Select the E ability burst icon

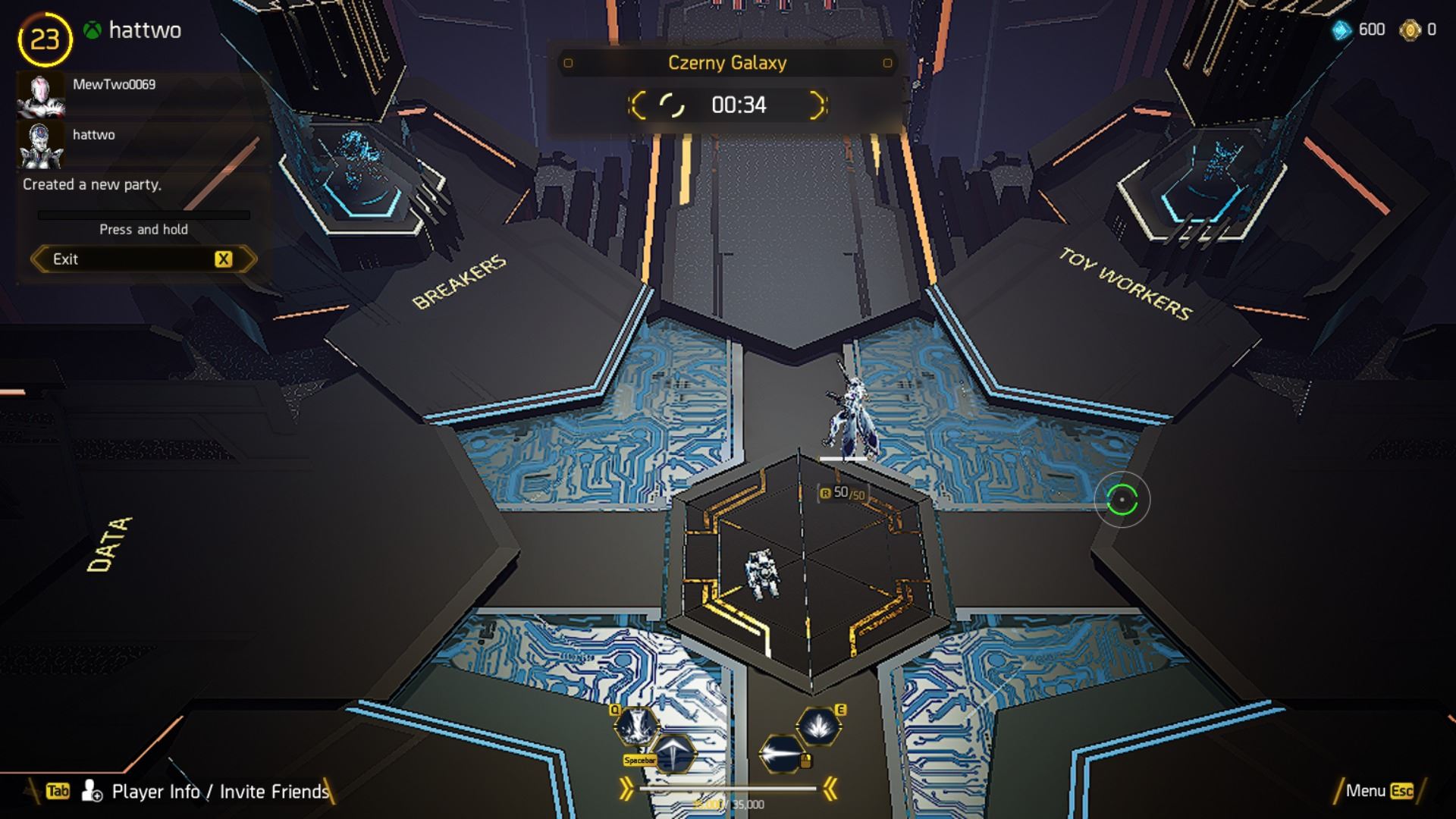coord(818,726)
